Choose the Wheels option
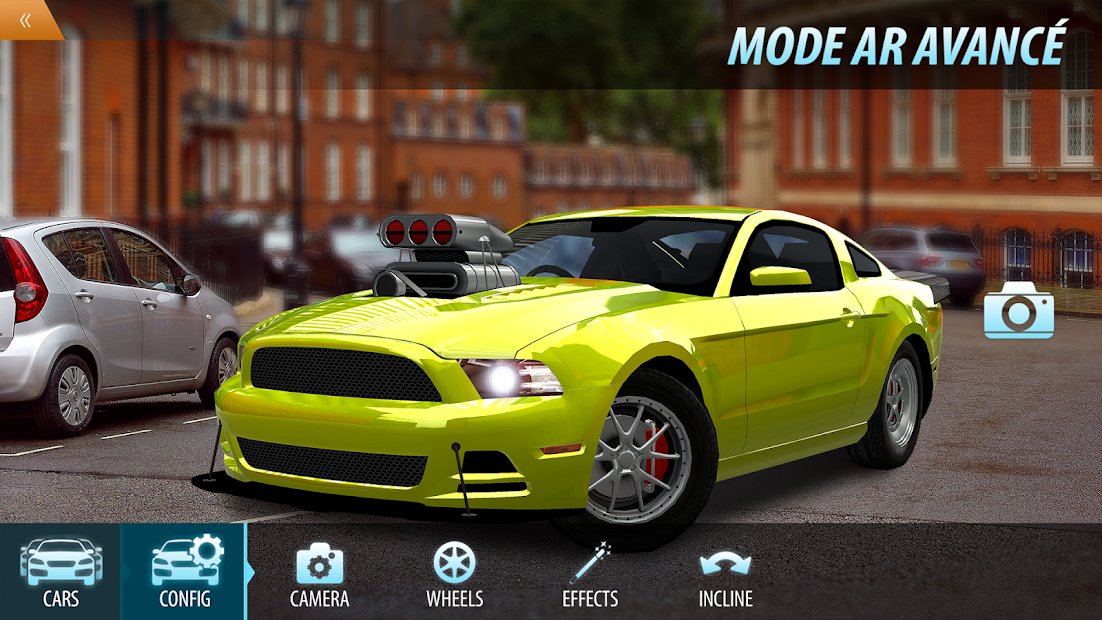The width and height of the screenshot is (1102, 620). click(x=454, y=574)
